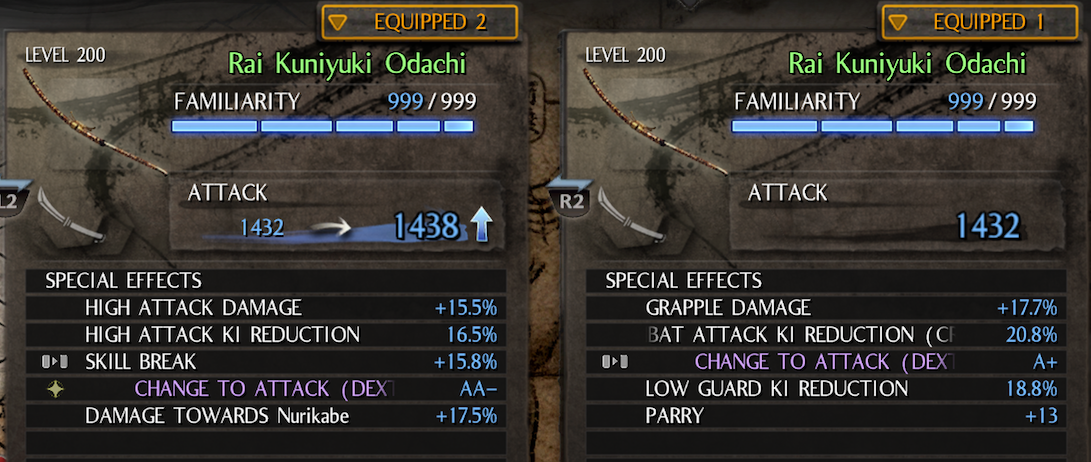Select the AA- Change to Attack row
This screenshot has height=462, width=1091.
(264, 388)
